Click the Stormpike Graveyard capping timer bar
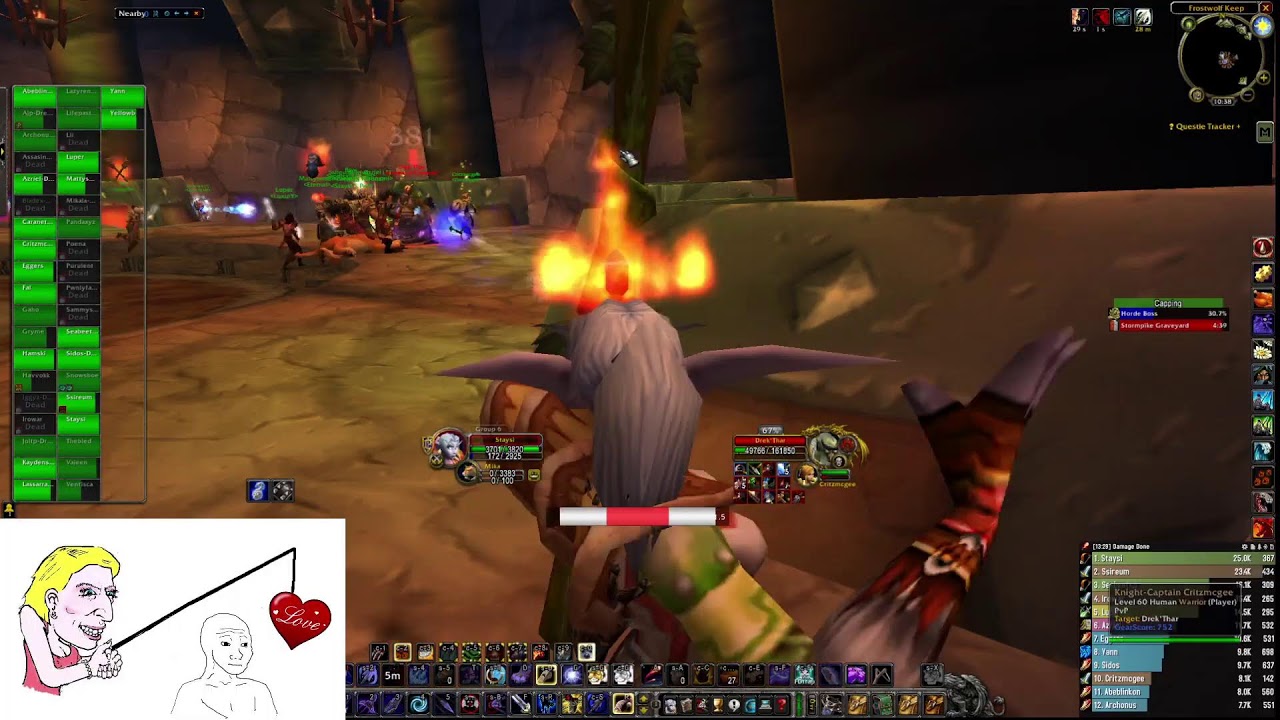 (x=1172, y=326)
